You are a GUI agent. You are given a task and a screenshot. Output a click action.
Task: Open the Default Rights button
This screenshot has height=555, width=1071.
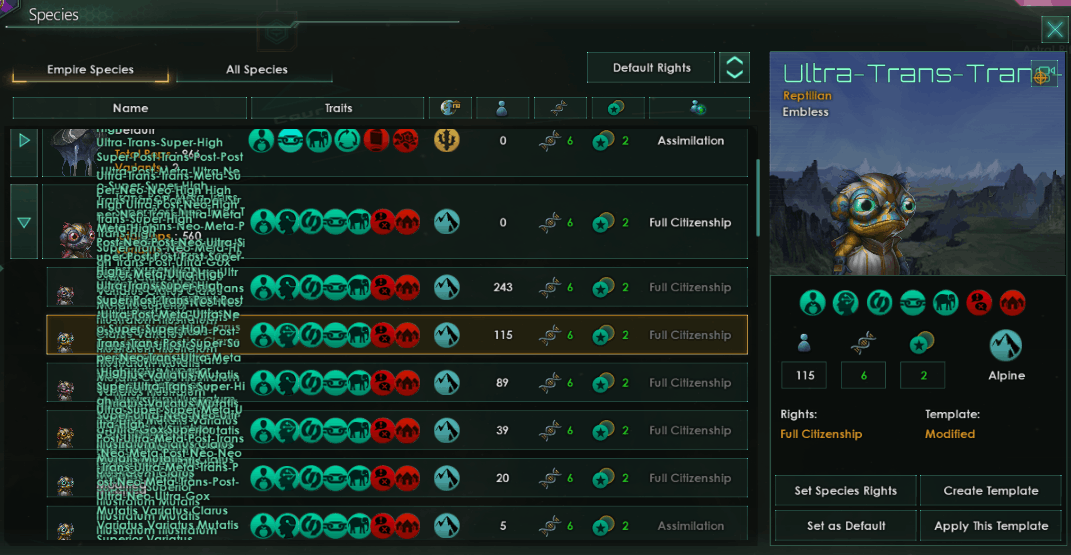tap(651, 68)
